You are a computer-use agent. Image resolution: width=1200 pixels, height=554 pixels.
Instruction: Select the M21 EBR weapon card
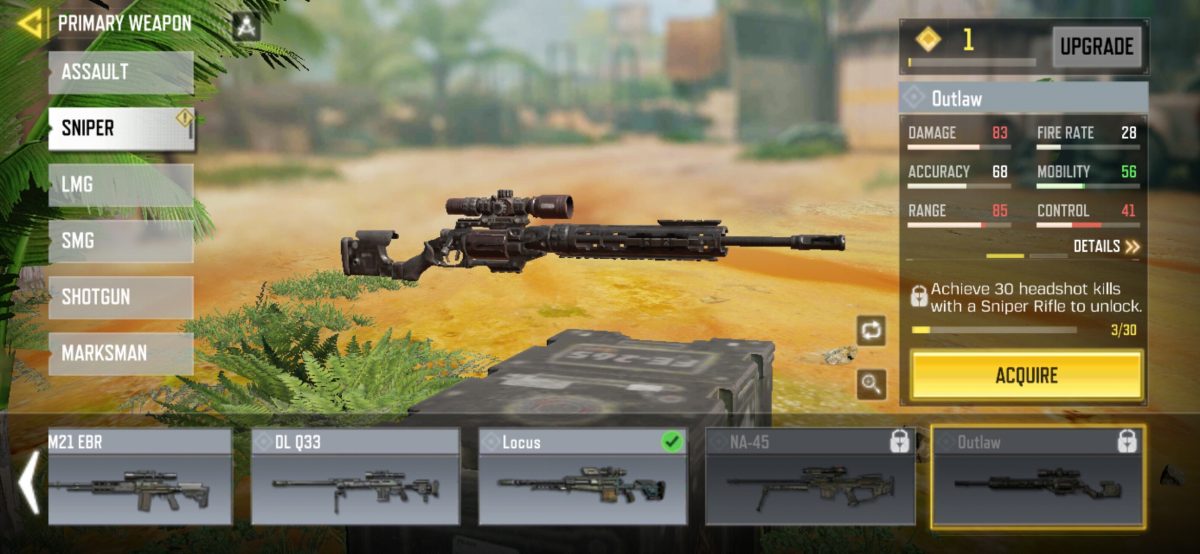[139, 477]
